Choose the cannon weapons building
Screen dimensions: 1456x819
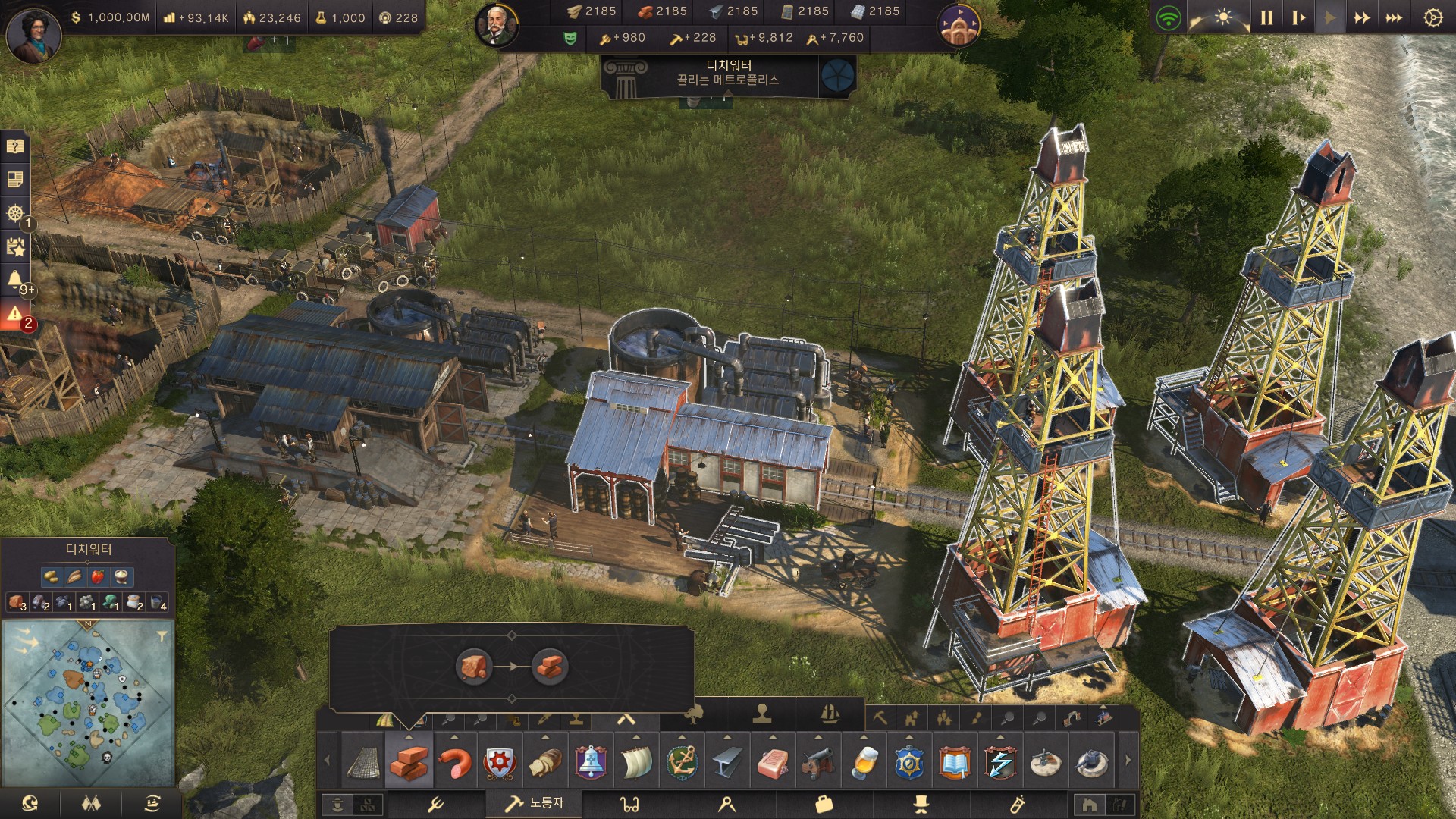818,762
